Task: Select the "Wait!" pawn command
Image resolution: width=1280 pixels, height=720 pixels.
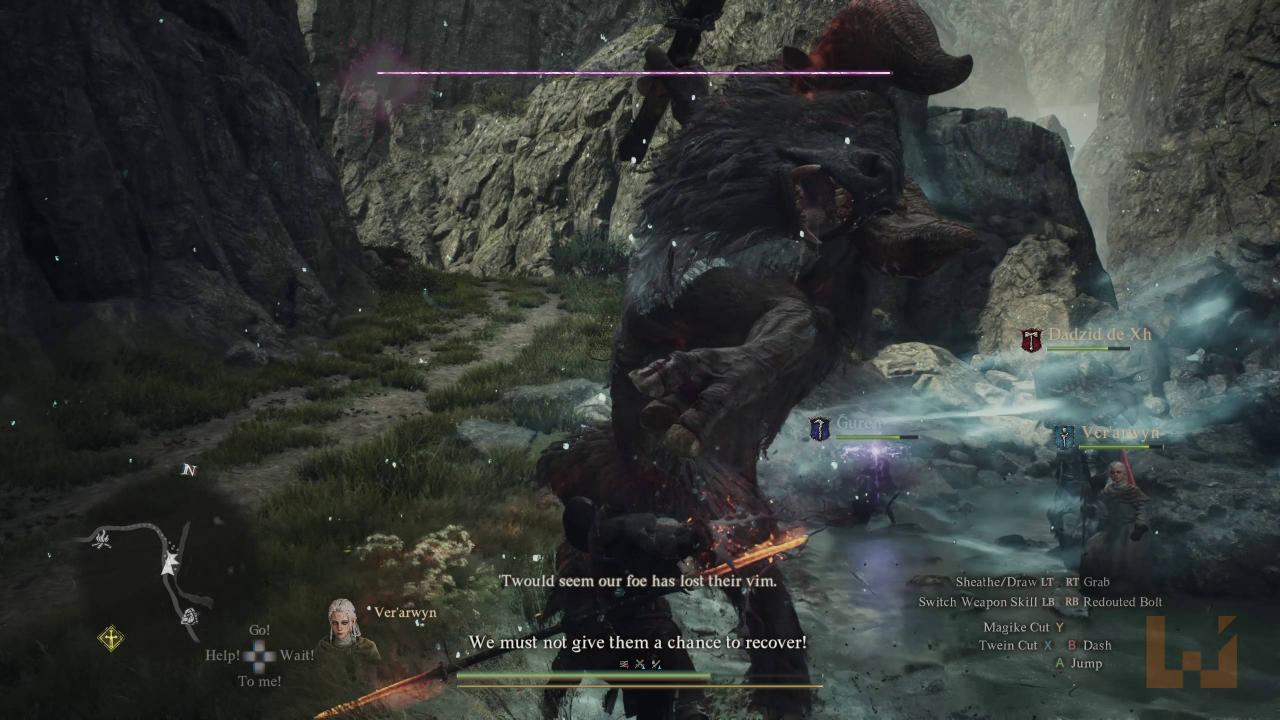Action: click(x=297, y=656)
